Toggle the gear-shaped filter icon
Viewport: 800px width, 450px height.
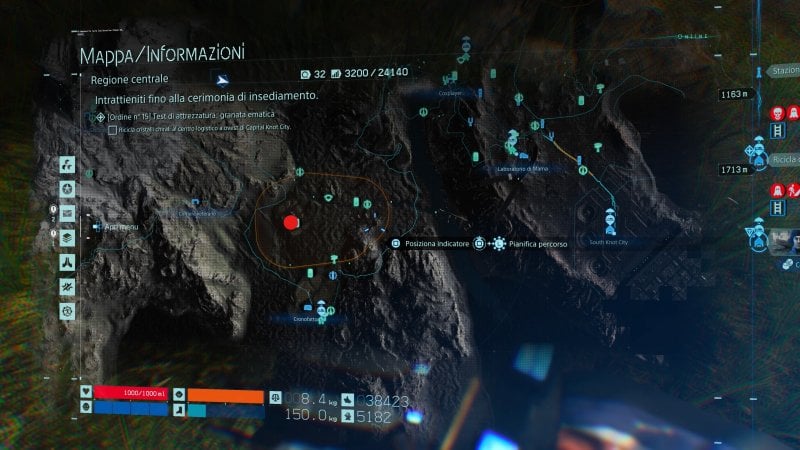click(x=67, y=311)
